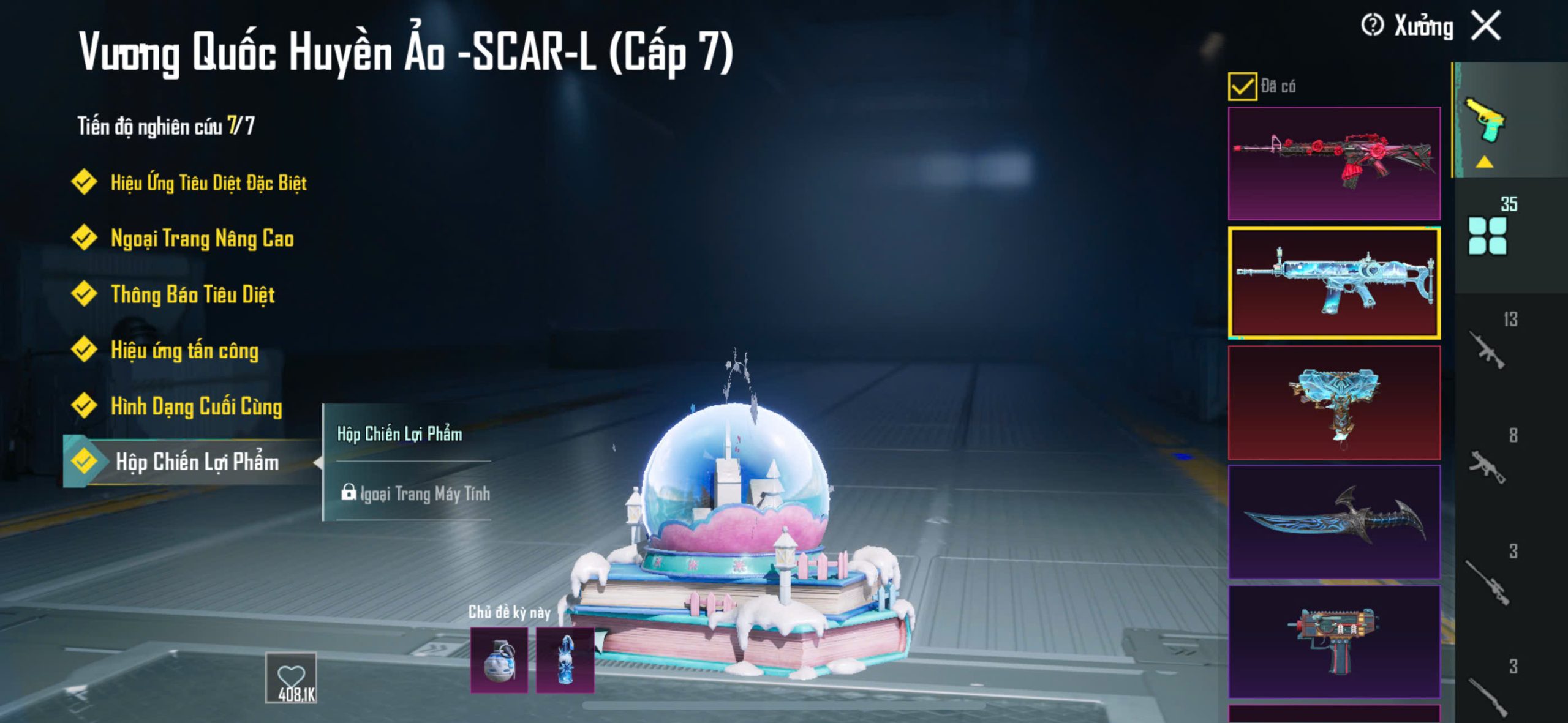Choose the blue and gold submachine gun skin
Image resolution: width=1568 pixels, height=723 pixels.
(1334, 402)
